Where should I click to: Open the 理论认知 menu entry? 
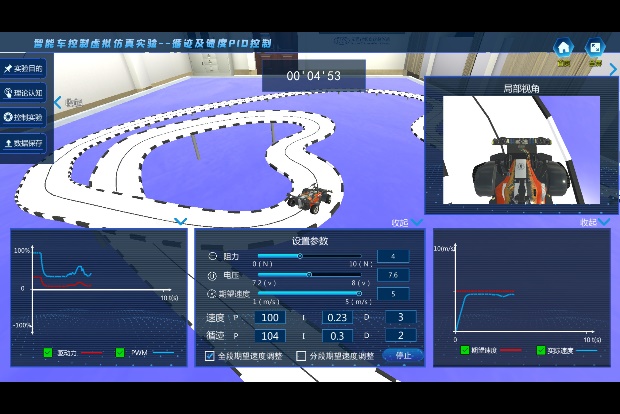click(x=25, y=92)
